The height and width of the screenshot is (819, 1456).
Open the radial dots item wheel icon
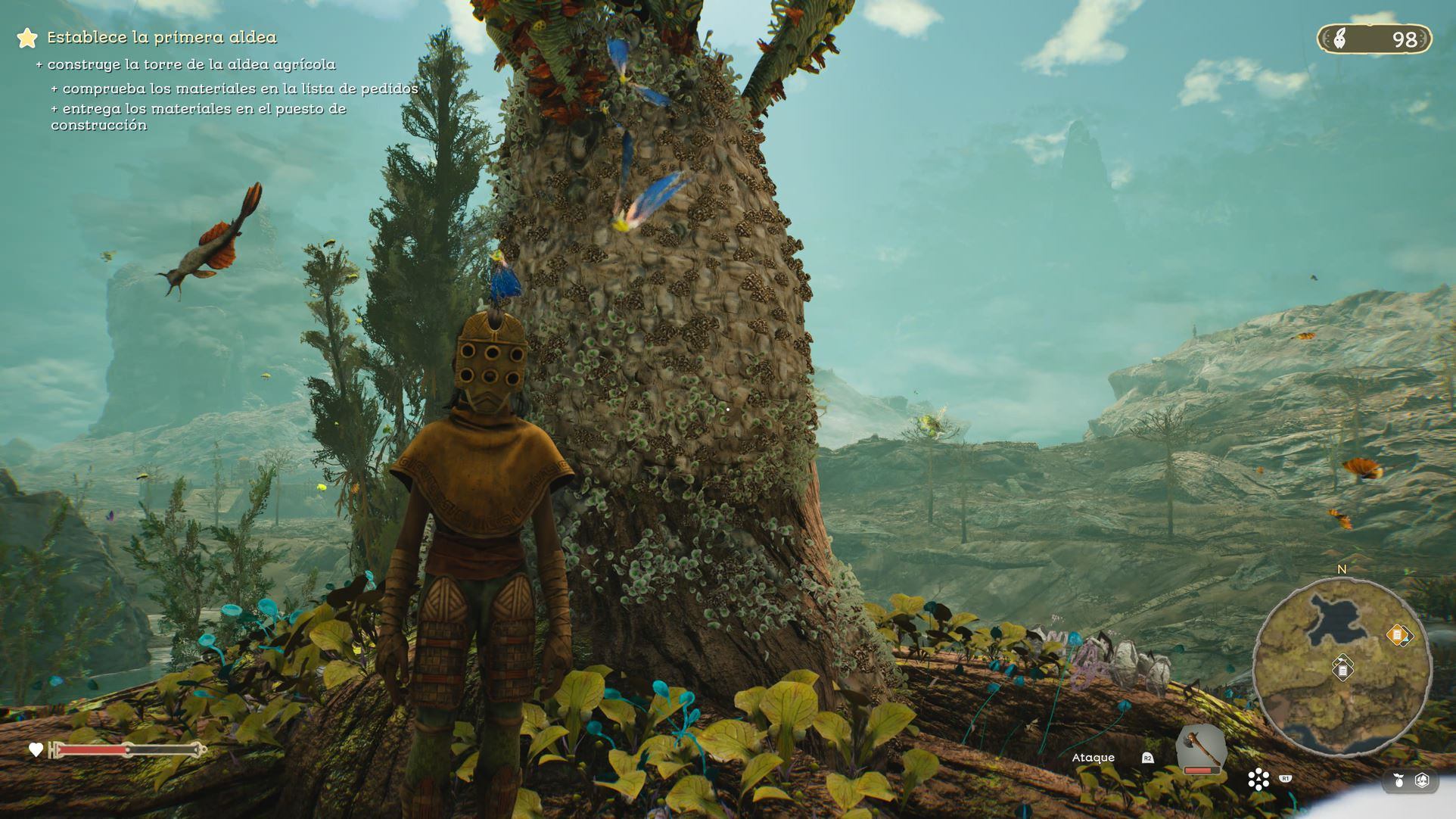point(1258,779)
